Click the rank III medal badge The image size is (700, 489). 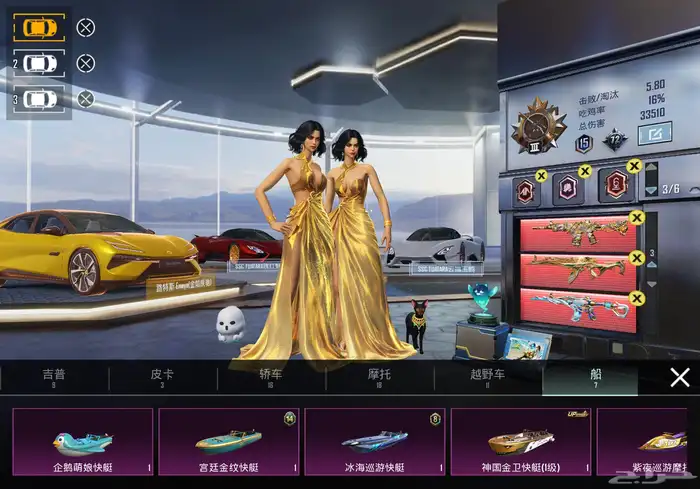(x=539, y=127)
